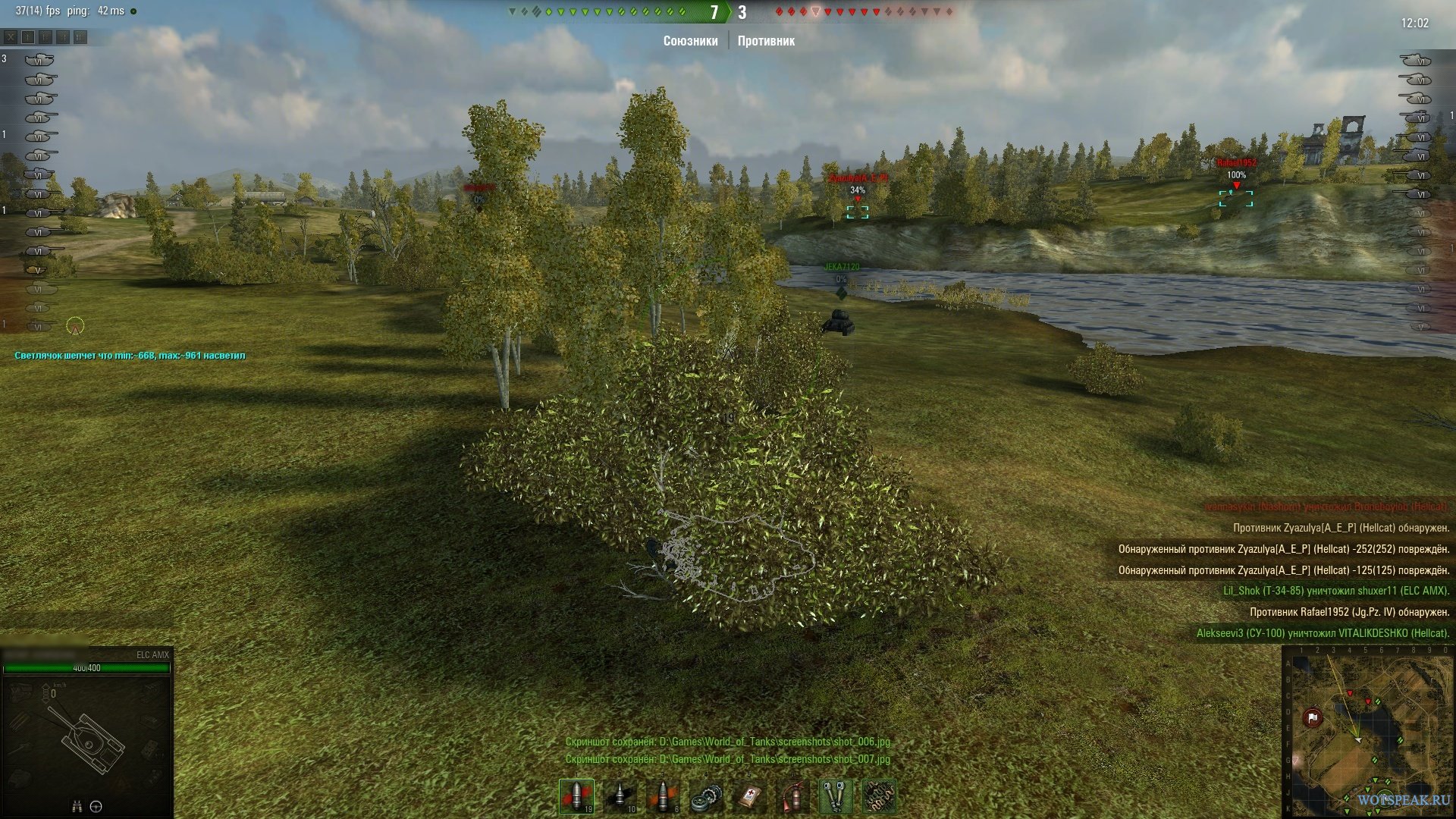The image size is (1456, 819).
Task: Activate the fire extinguisher consumable
Action: click(x=792, y=797)
